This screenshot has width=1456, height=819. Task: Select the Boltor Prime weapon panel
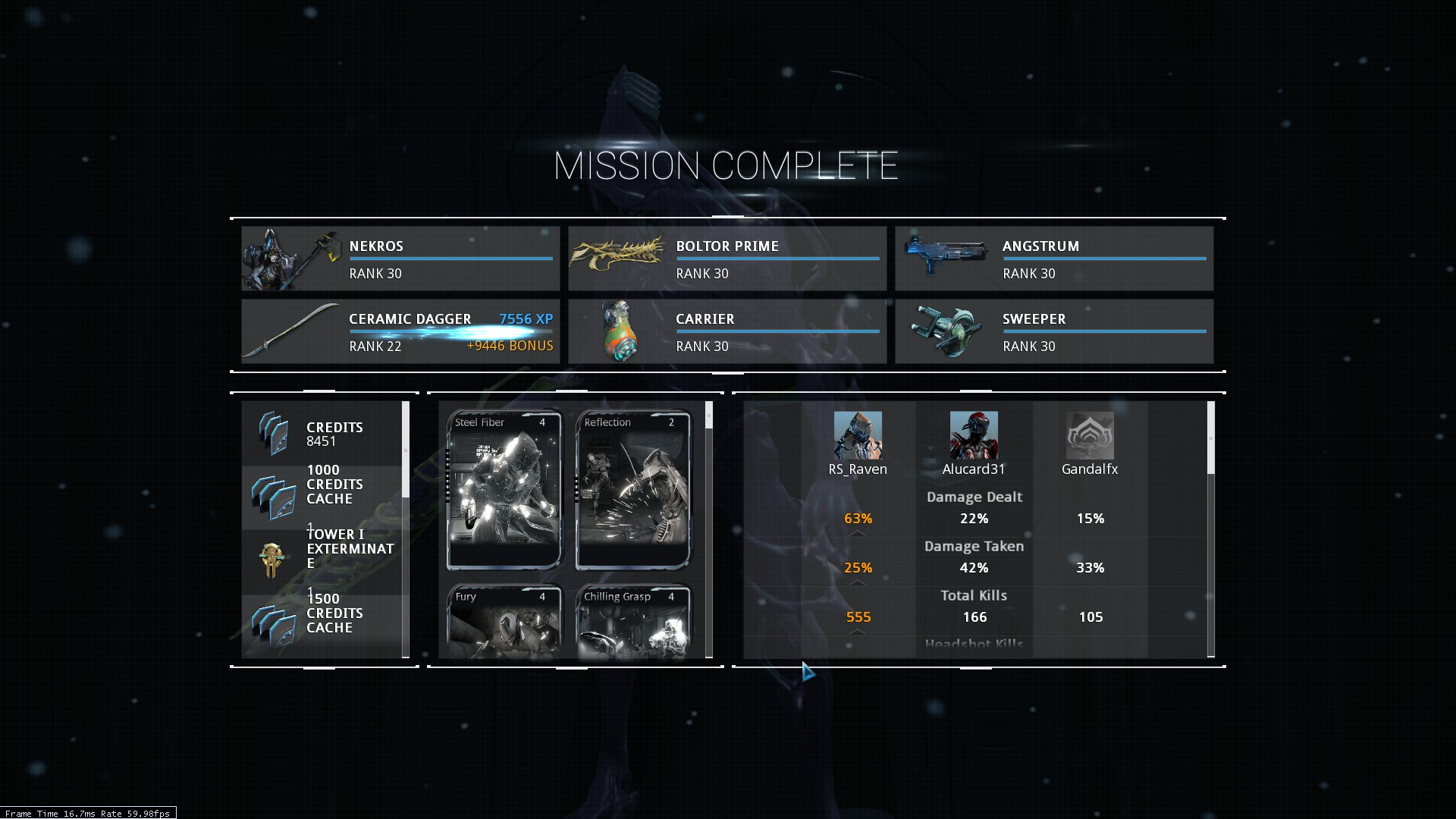(x=727, y=259)
